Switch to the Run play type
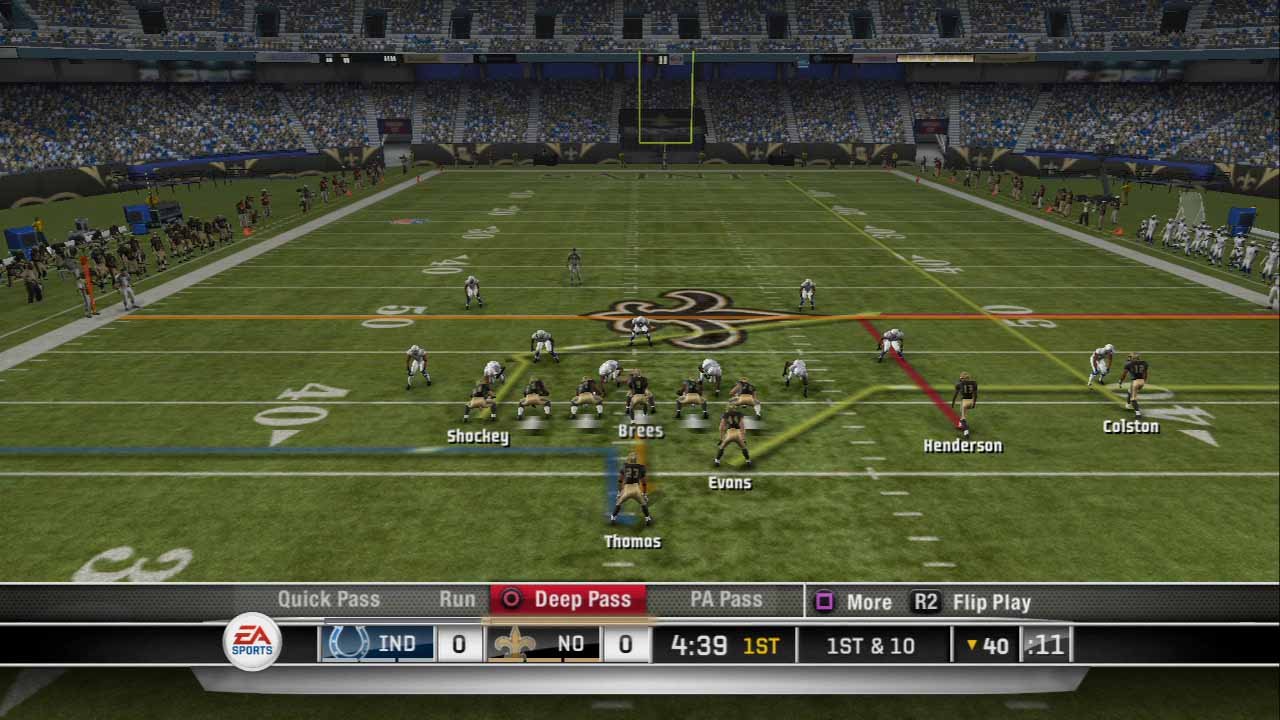The width and height of the screenshot is (1280, 720). (457, 600)
